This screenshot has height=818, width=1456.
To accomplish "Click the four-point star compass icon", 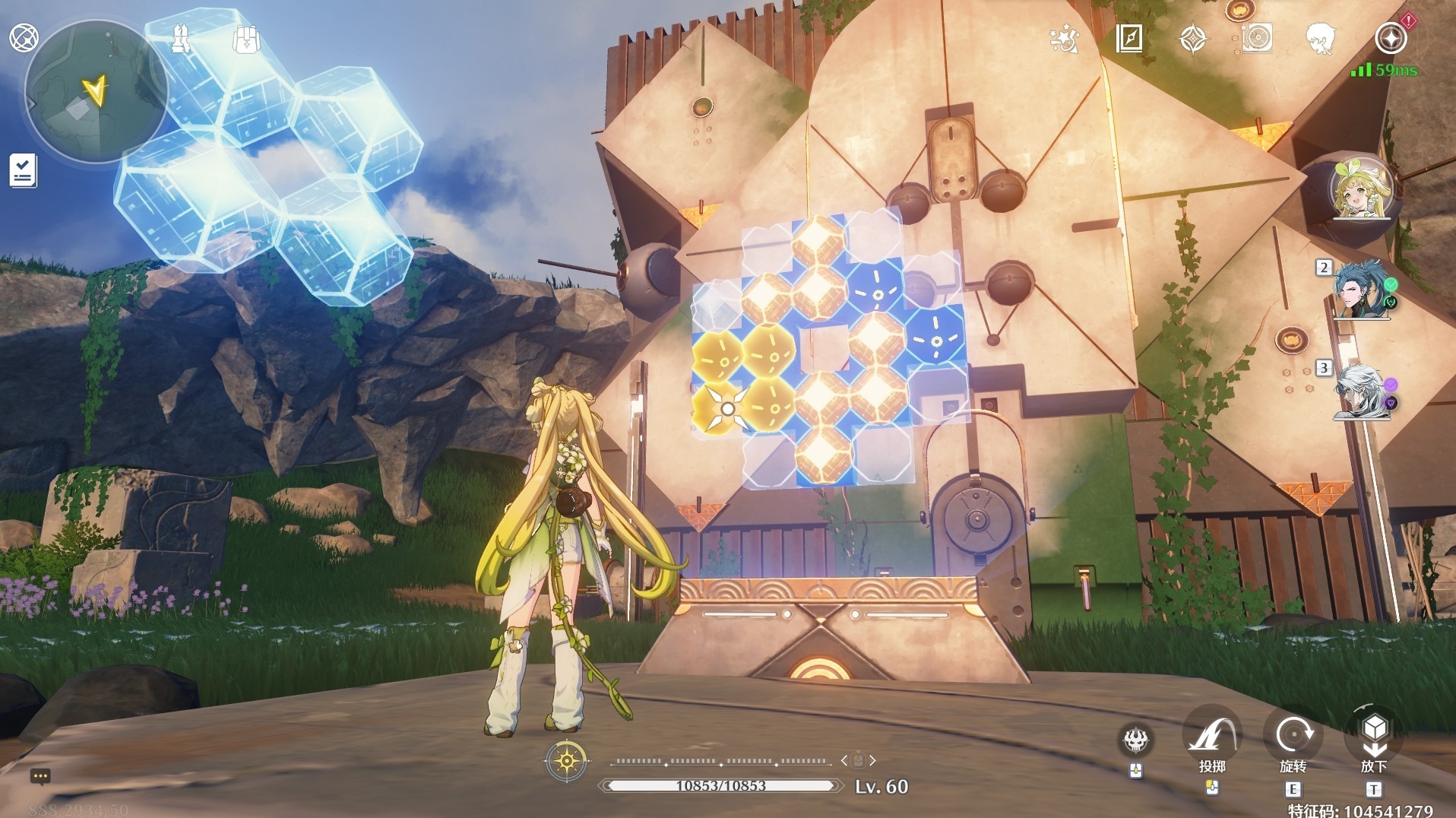I will tap(1192, 38).
